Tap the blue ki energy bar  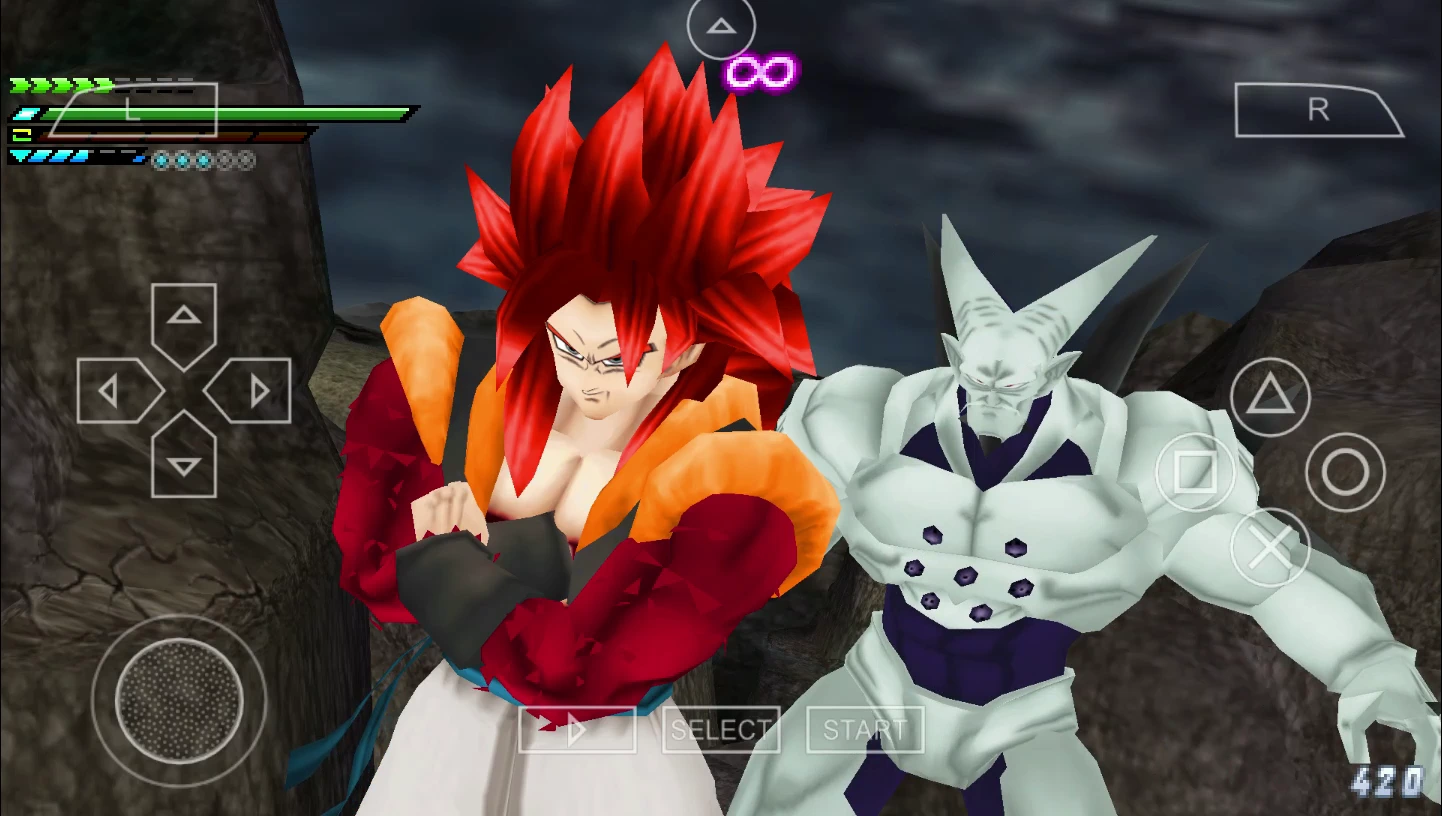75,155
